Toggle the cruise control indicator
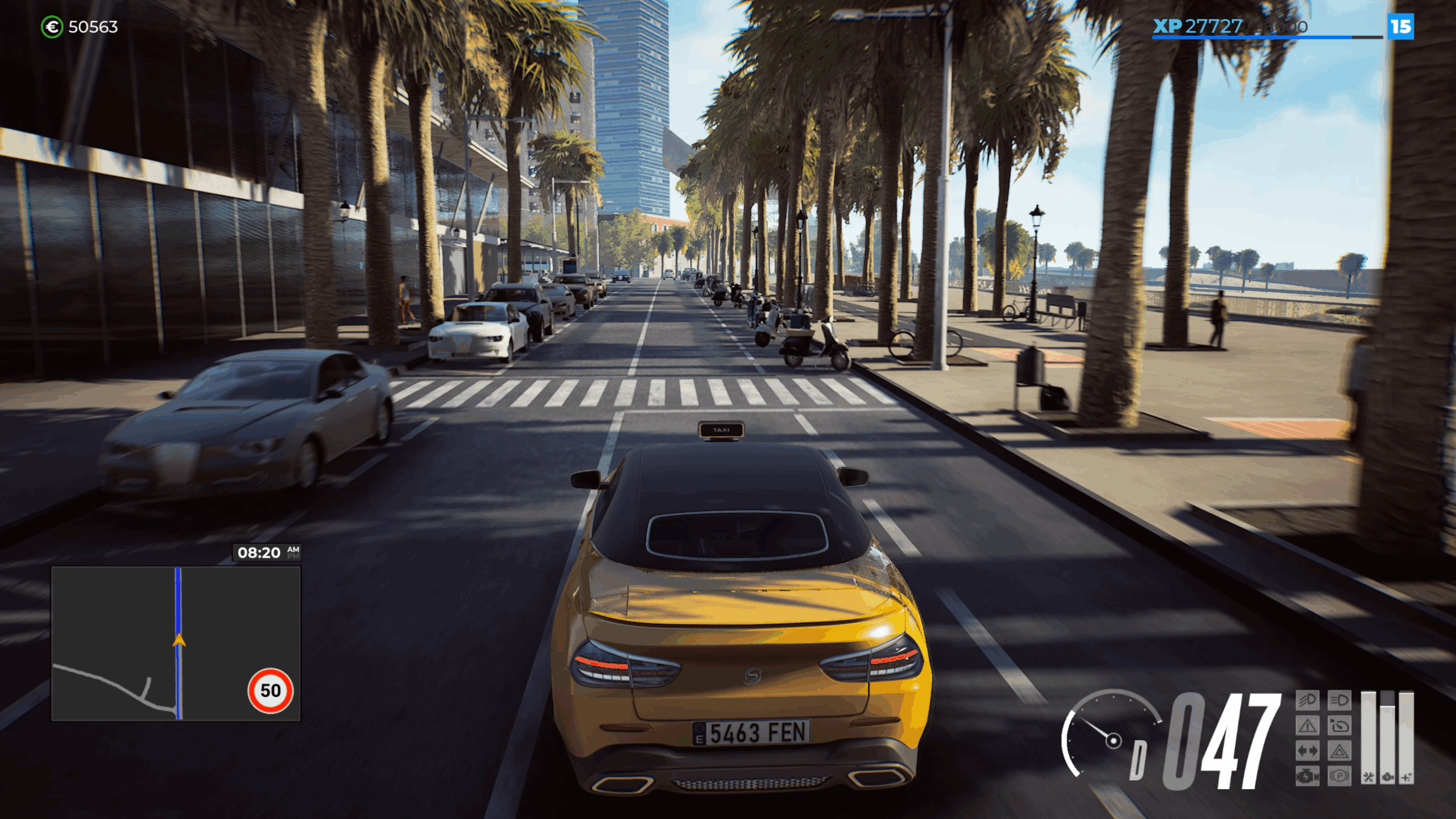The image size is (1456, 819). click(1340, 726)
